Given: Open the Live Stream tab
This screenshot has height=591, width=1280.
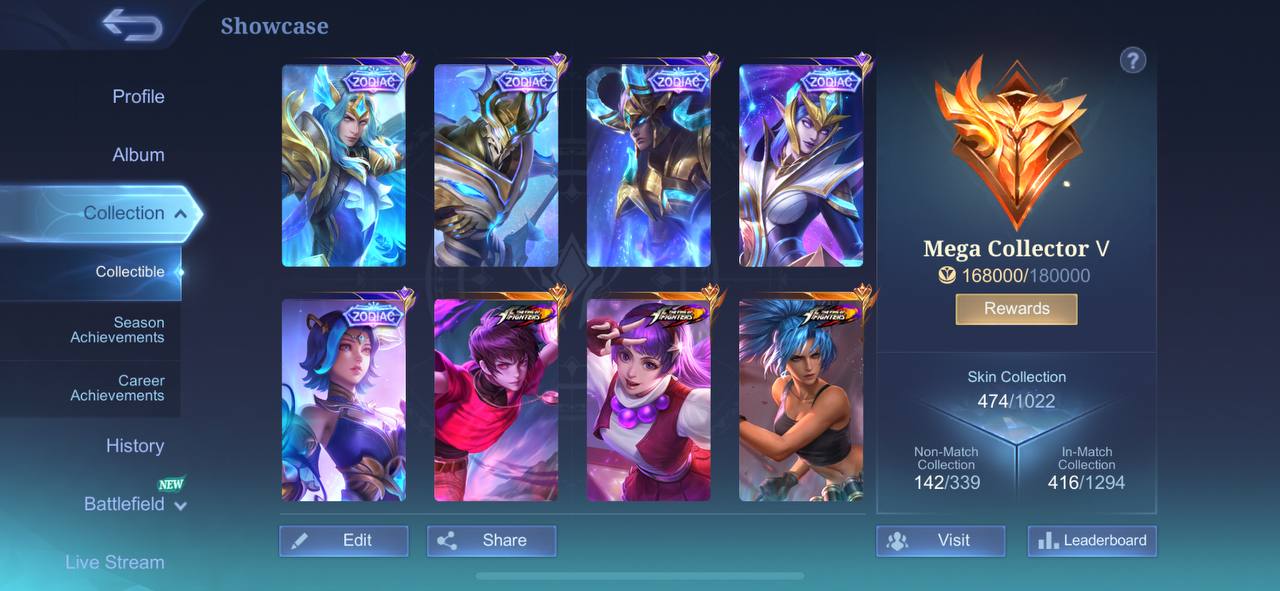Looking at the screenshot, I should 115,562.
